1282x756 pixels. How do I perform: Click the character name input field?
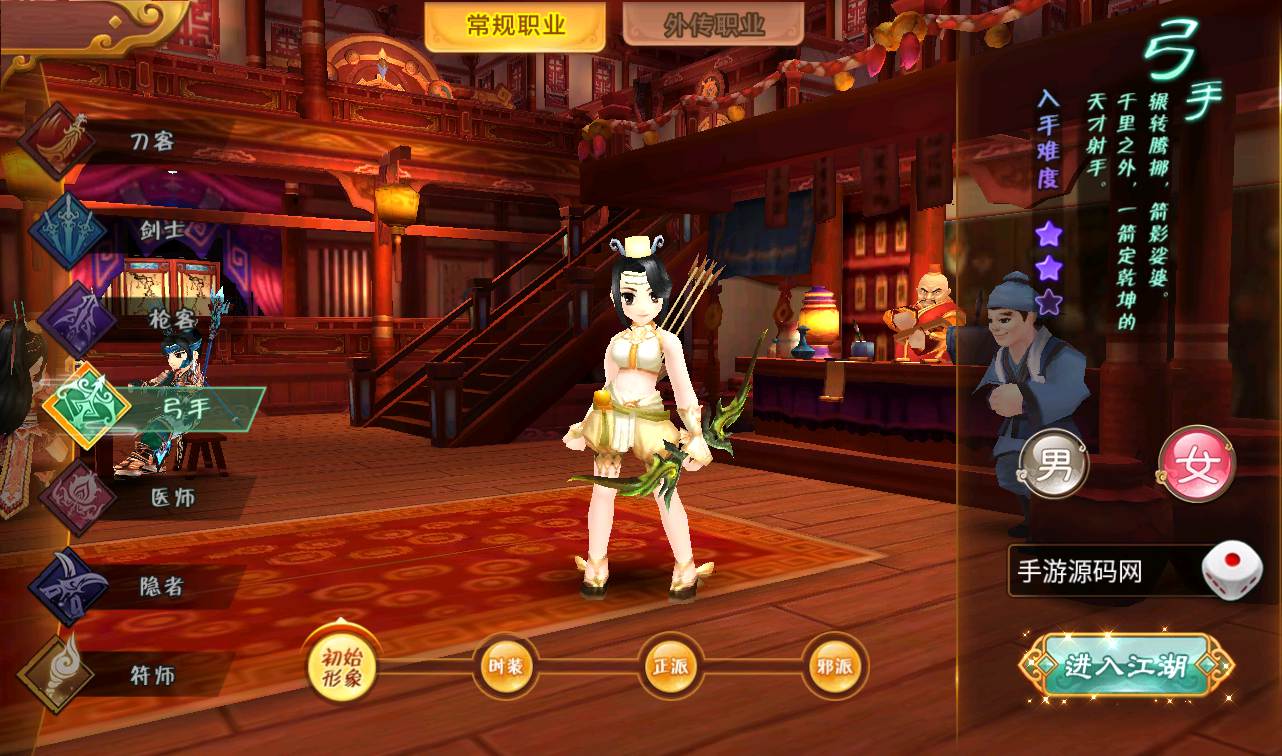[1100, 572]
